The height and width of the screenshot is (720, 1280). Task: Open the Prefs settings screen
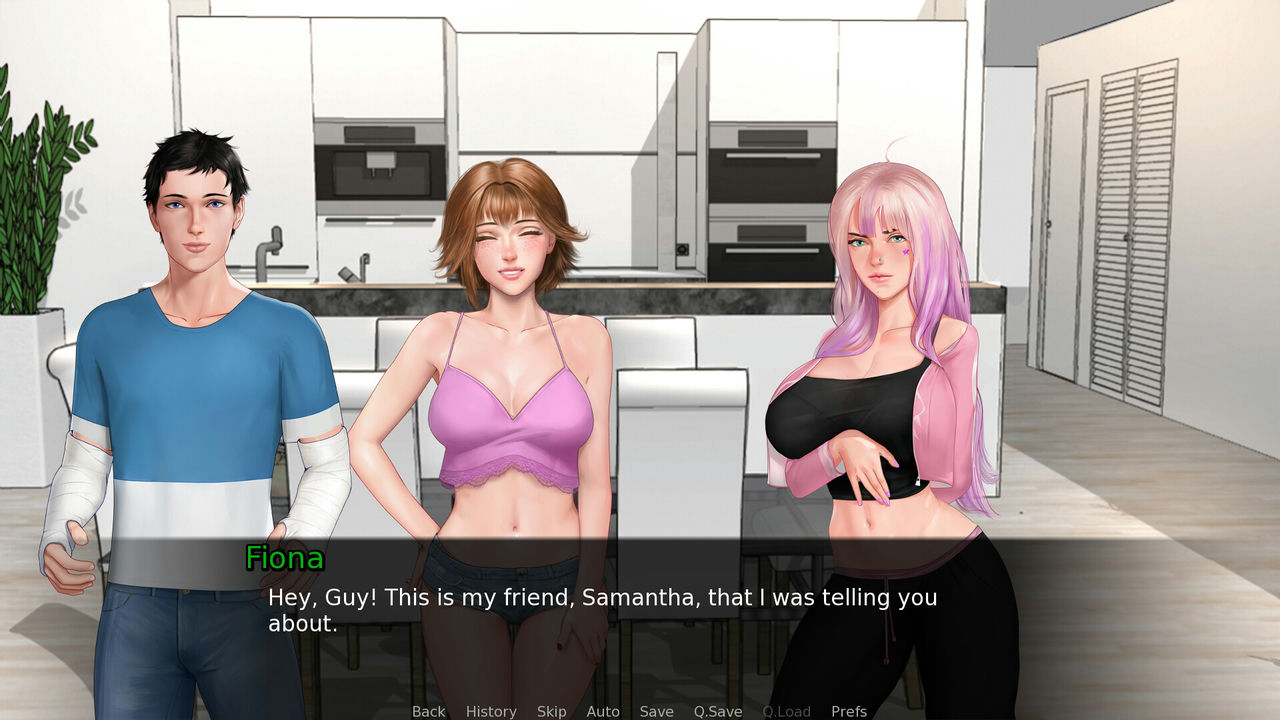click(849, 711)
